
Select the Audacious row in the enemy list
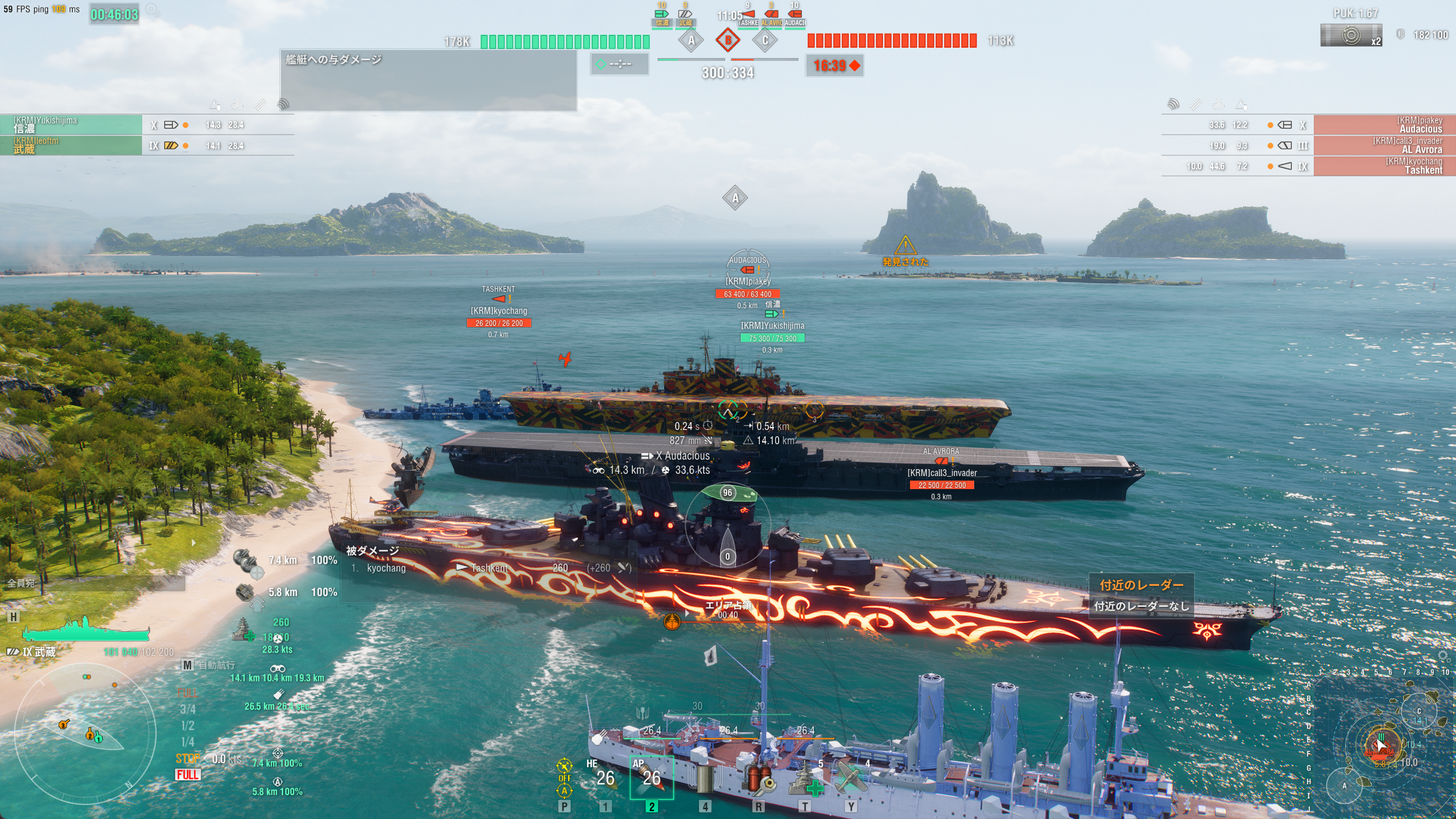1384,125
